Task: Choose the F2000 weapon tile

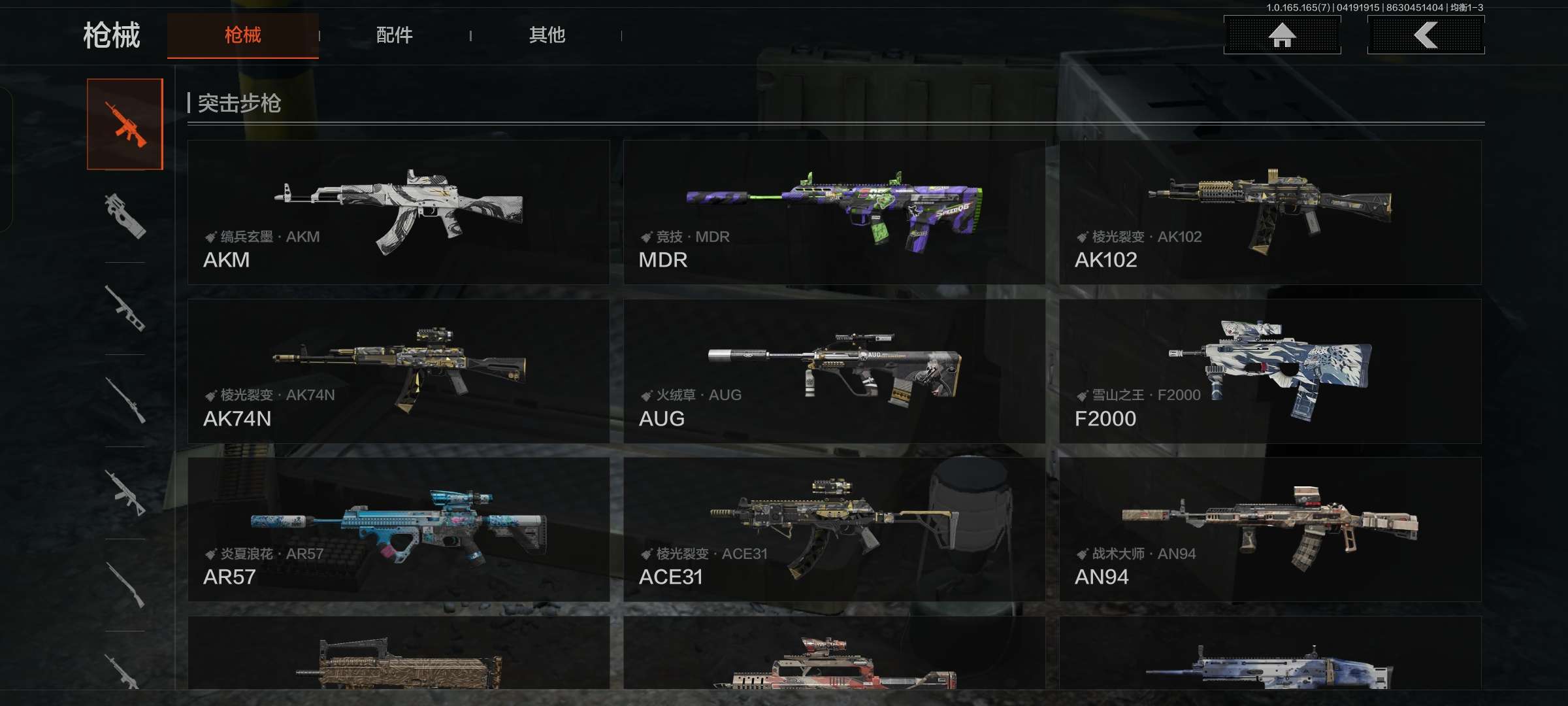Action: 1269,371
